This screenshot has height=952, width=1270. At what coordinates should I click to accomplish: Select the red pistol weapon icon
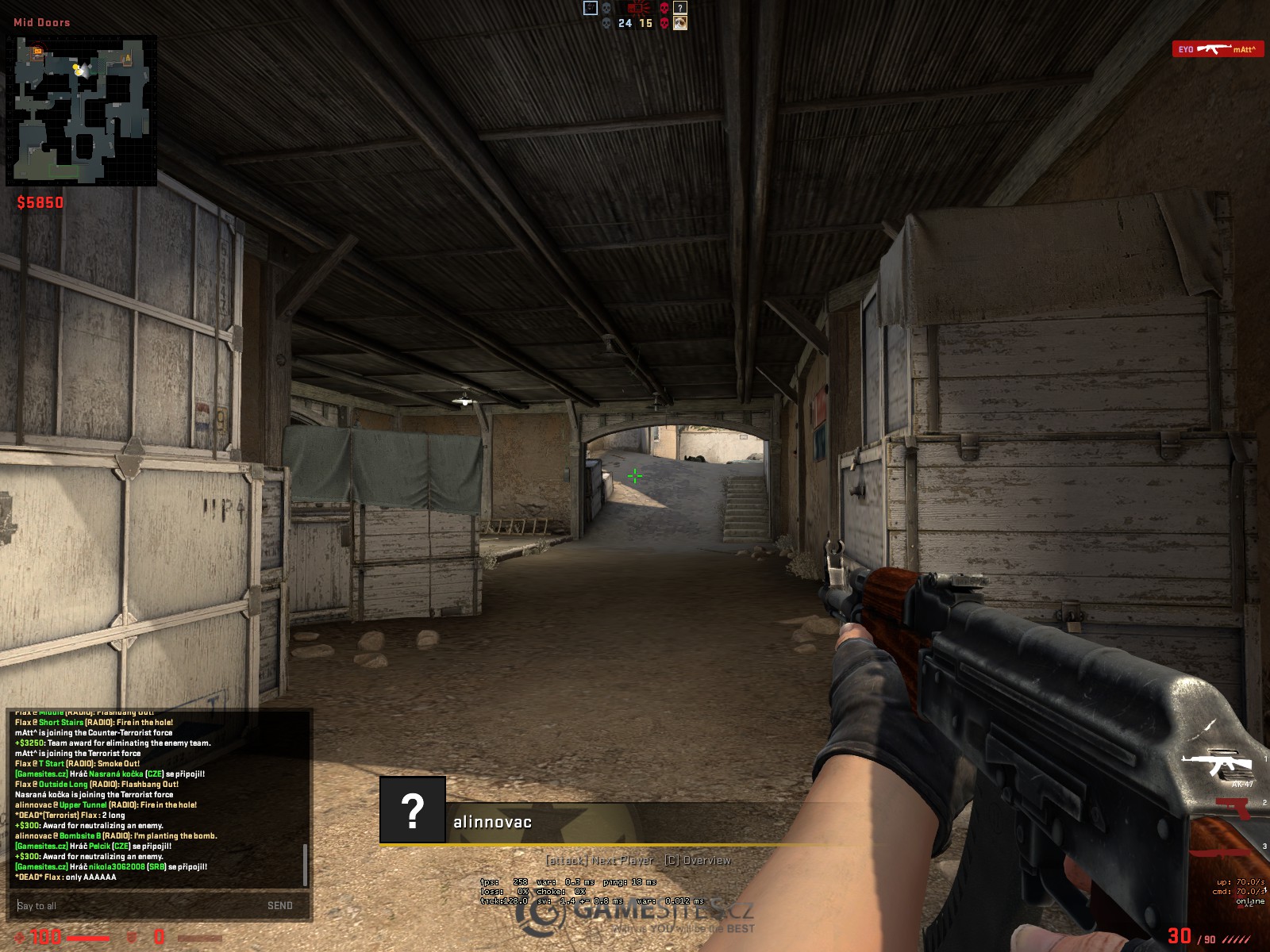click(1233, 808)
